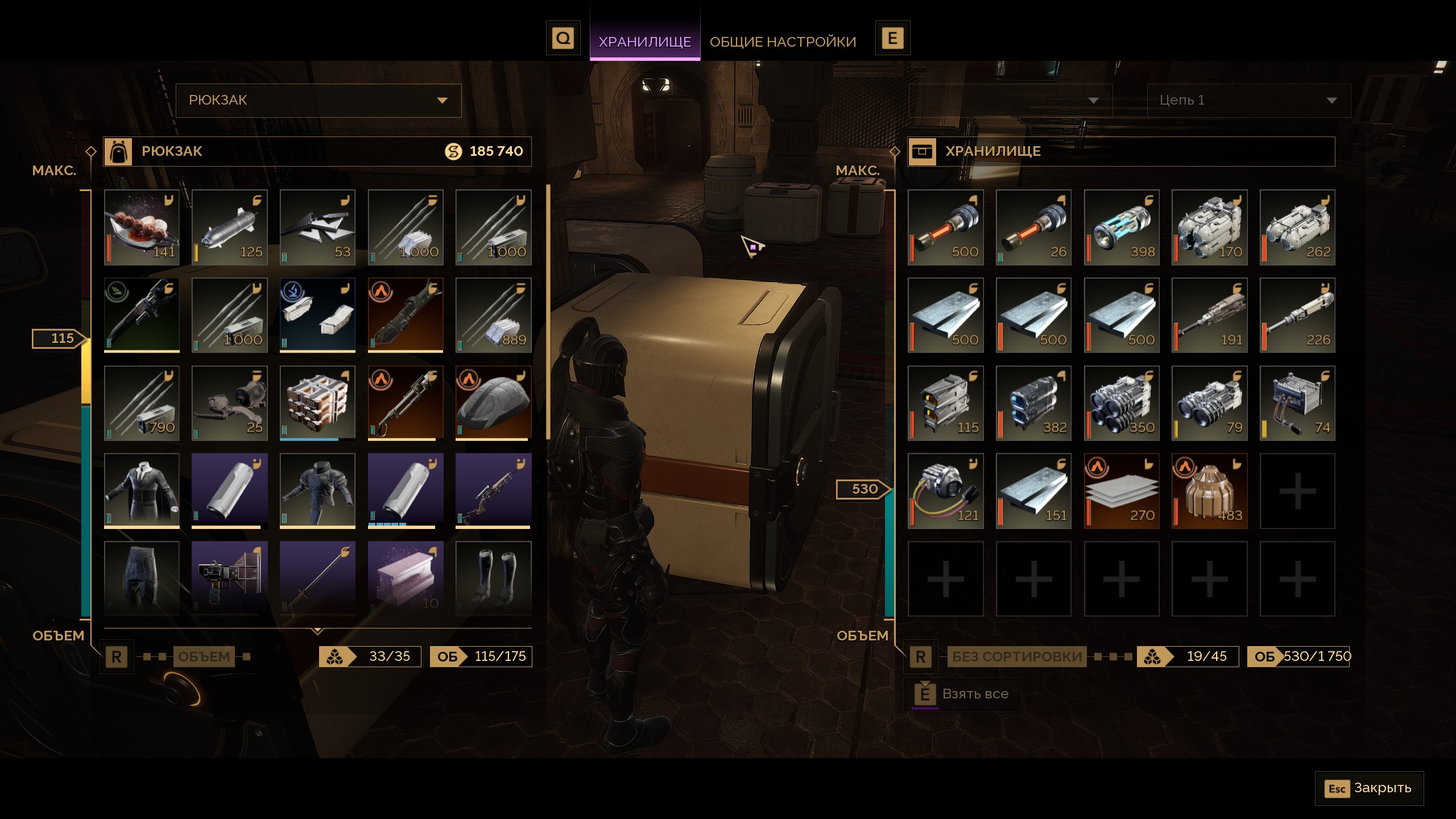Switch to the ХРАНИЛИЩЕ tab

point(644,42)
